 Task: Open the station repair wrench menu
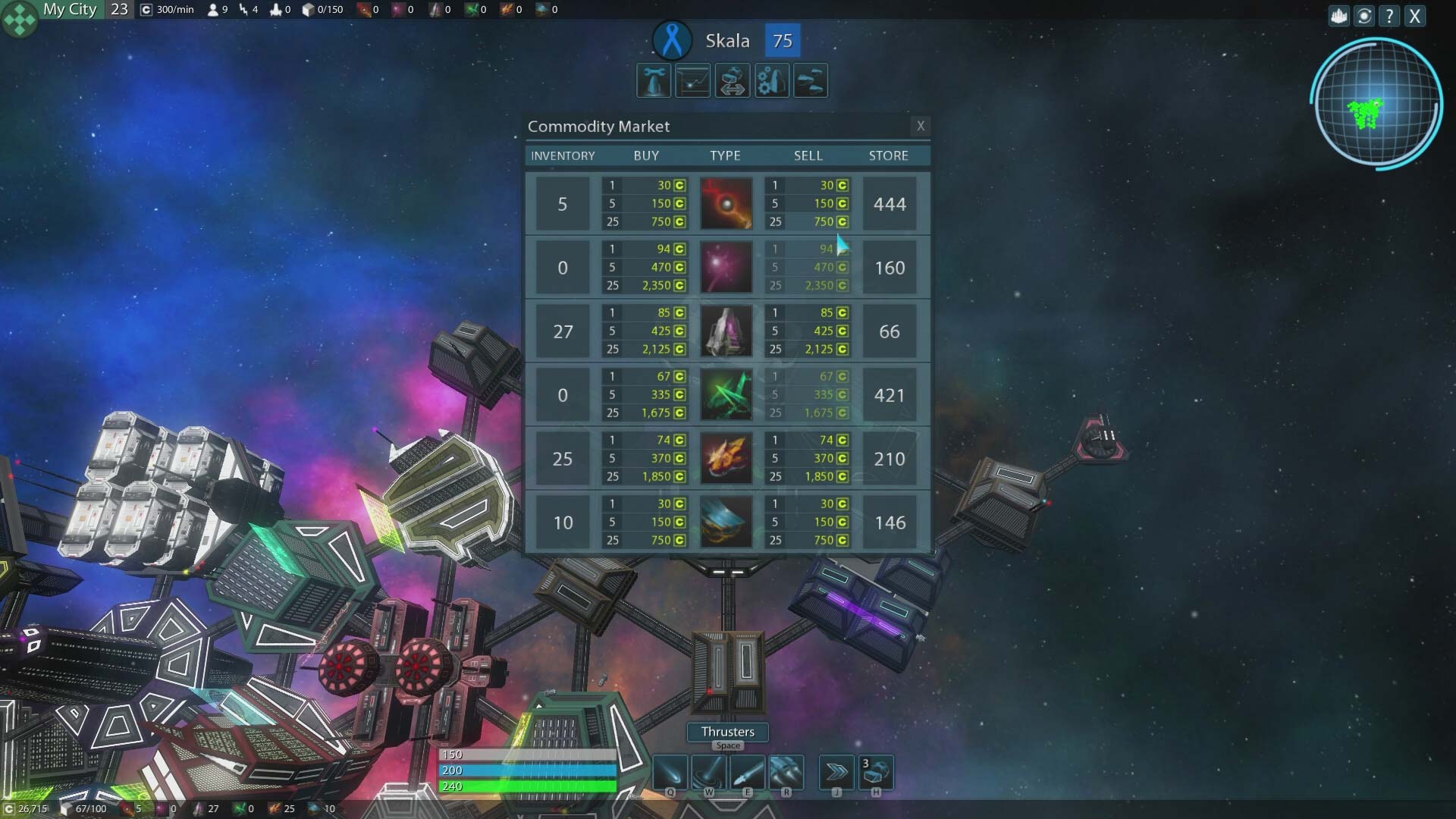pyautogui.click(x=654, y=80)
